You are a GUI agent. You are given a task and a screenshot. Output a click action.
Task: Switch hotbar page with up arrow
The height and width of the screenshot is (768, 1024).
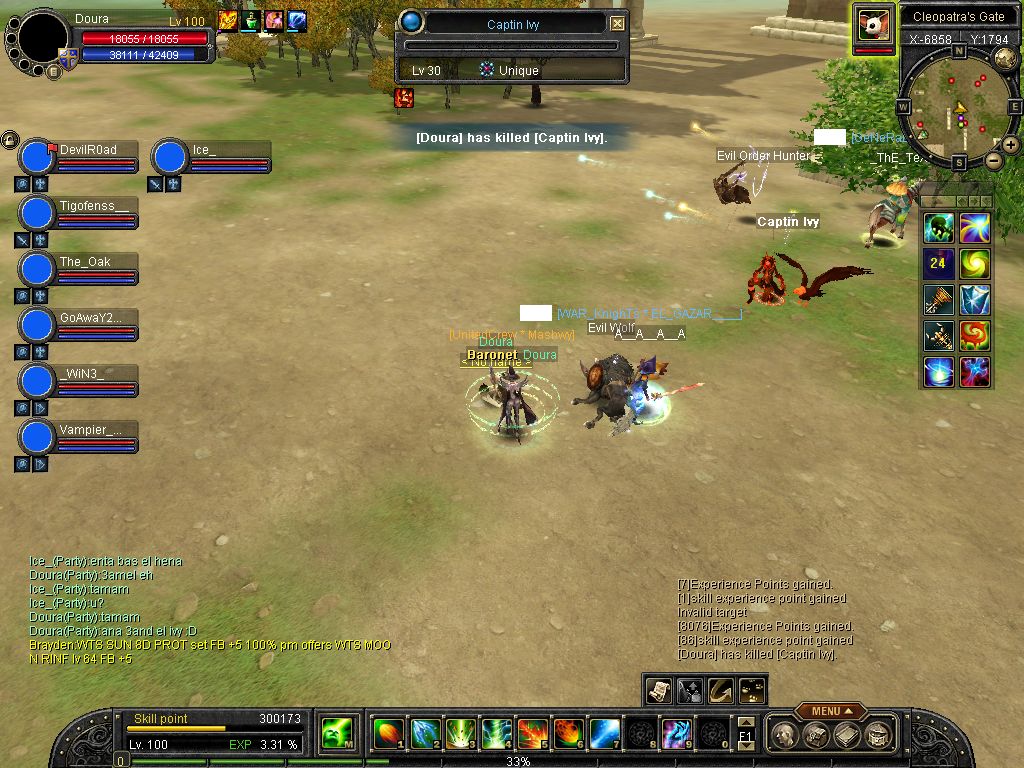click(x=745, y=723)
